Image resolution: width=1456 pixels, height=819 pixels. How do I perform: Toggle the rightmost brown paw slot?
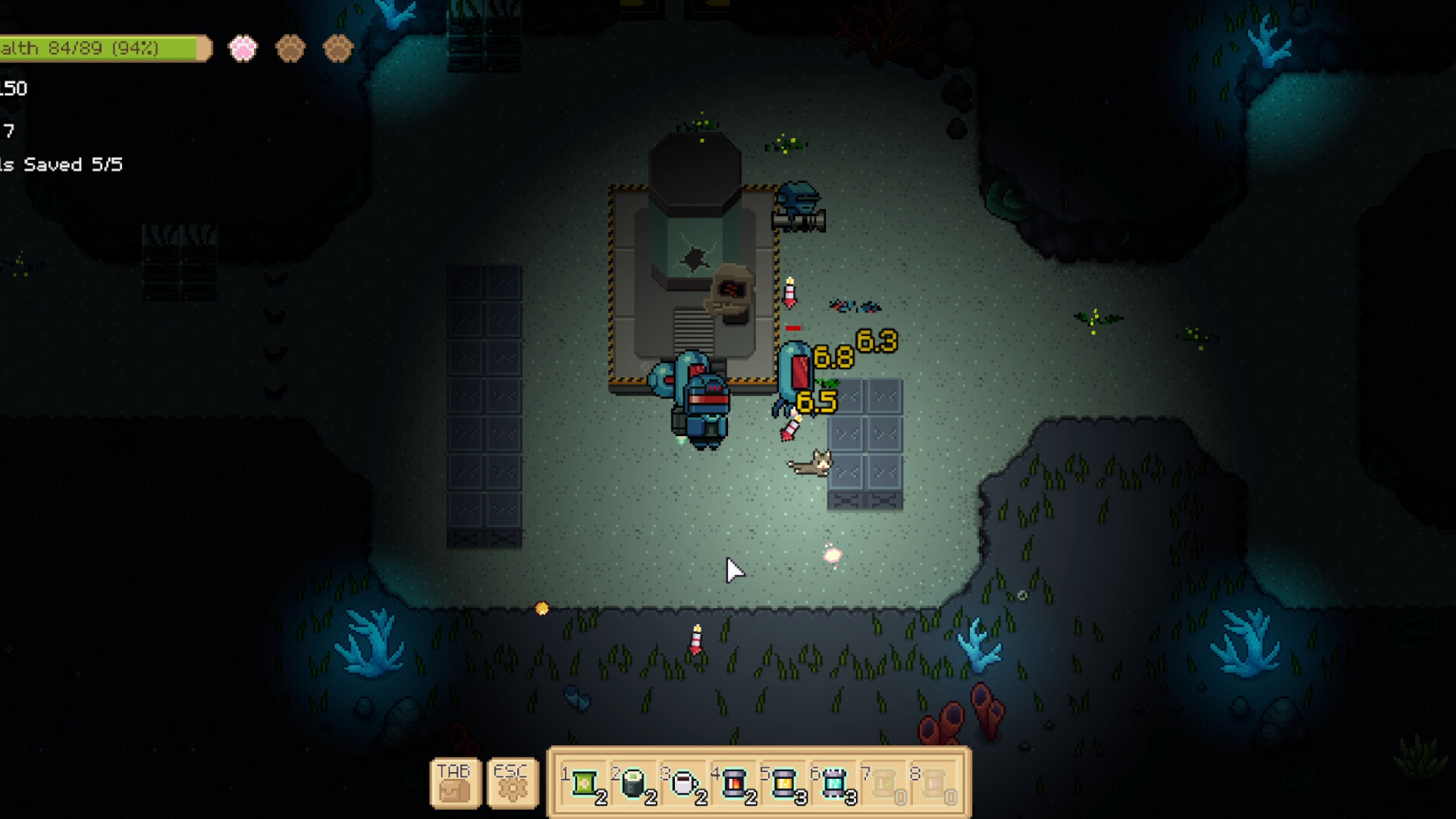click(x=336, y=48)
